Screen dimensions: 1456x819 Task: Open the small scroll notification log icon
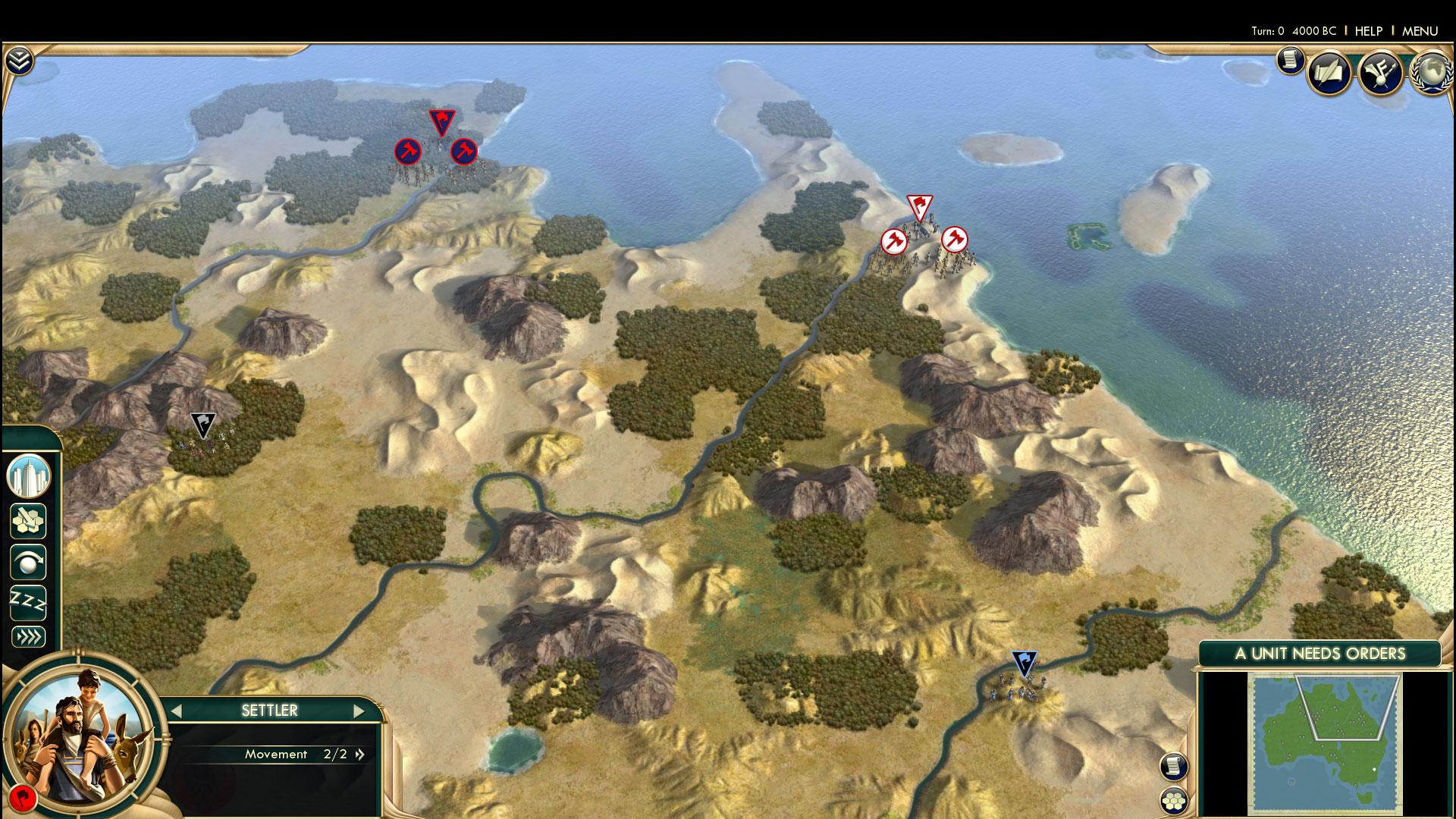tap(1288, 60)
